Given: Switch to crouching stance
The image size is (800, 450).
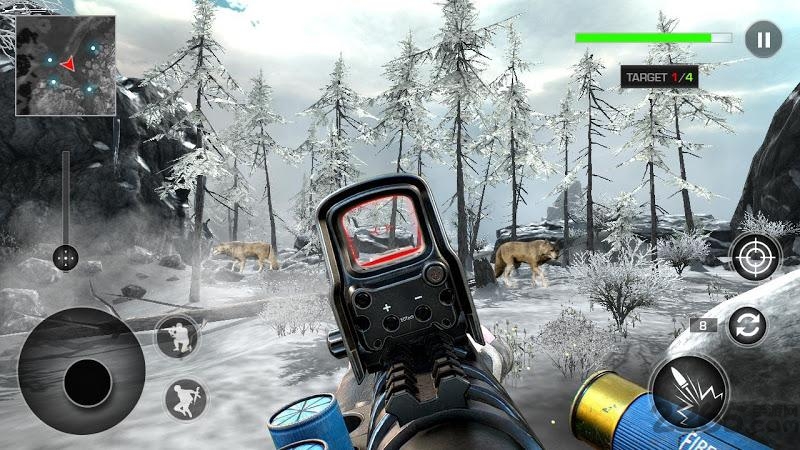Looking at the screenshot, I should 177,337.
